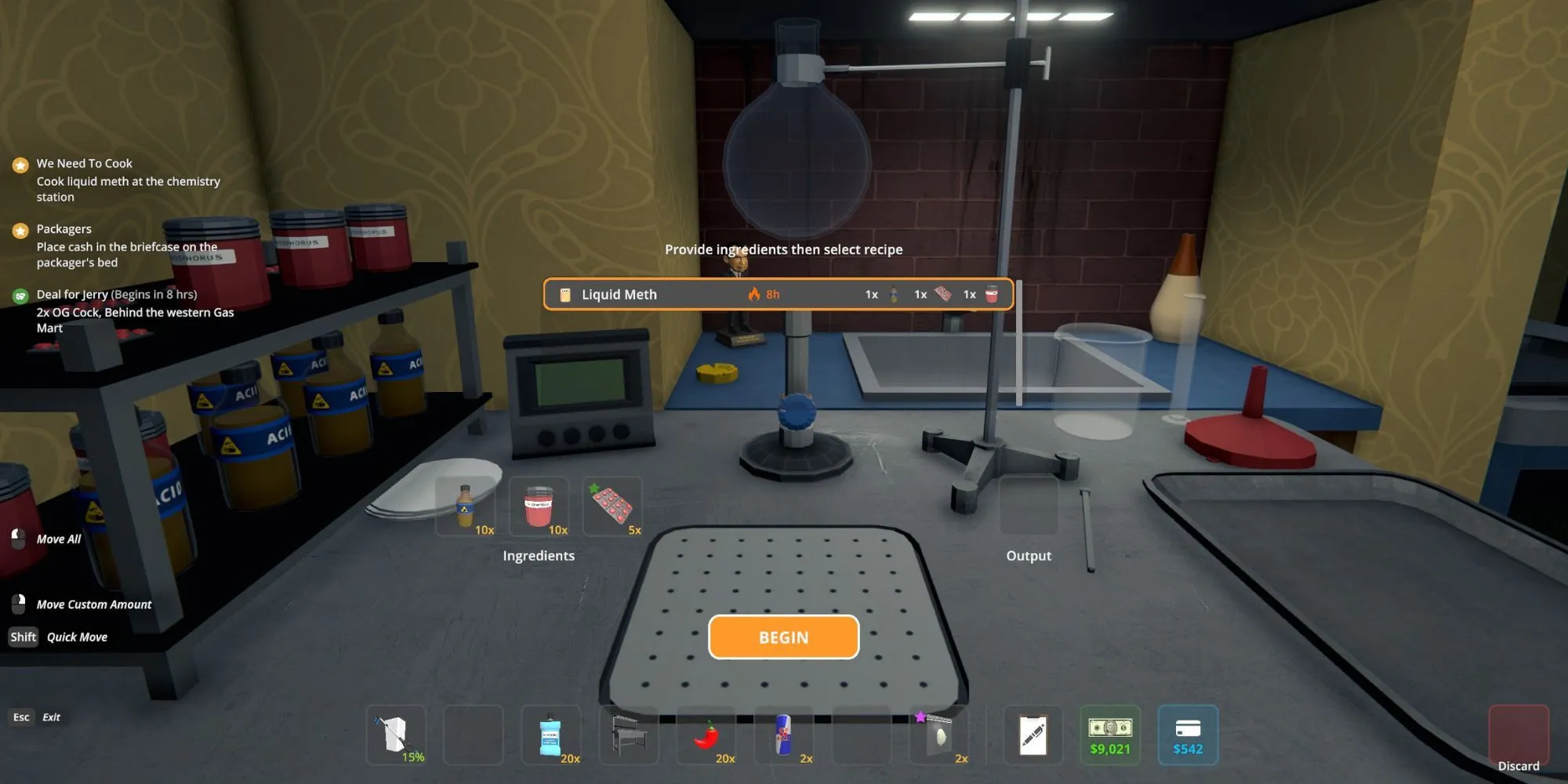Select the Liquid Meth recipe row

click(x=778, y=295)
